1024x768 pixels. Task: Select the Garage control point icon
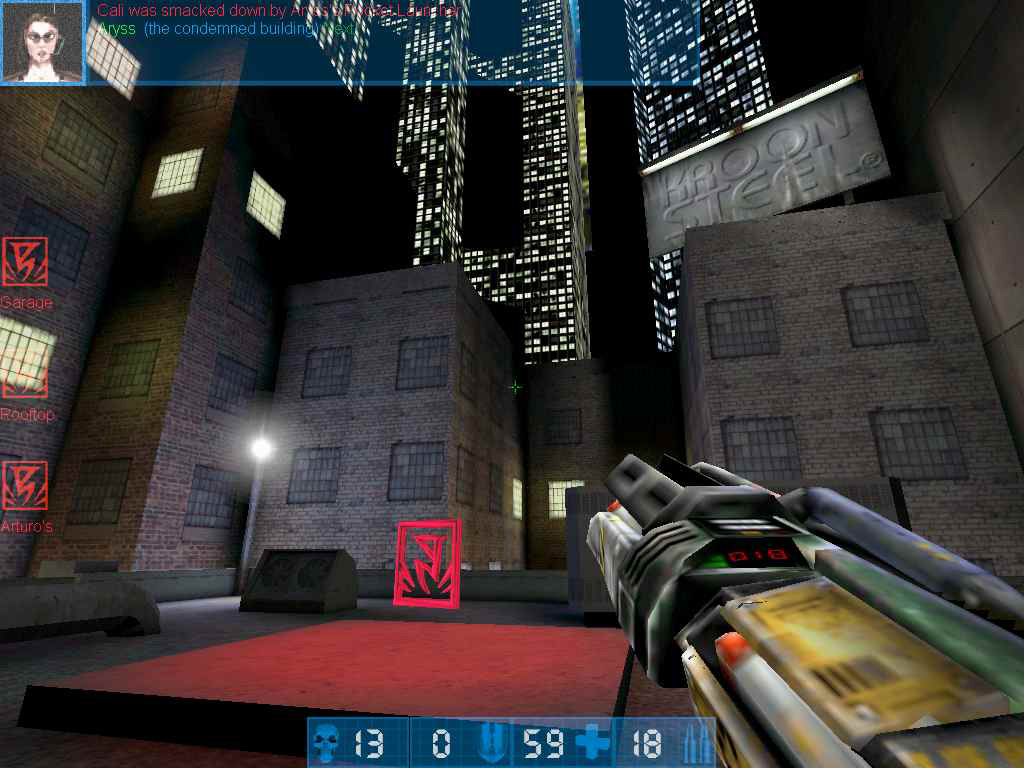click(x=24, y=262)
